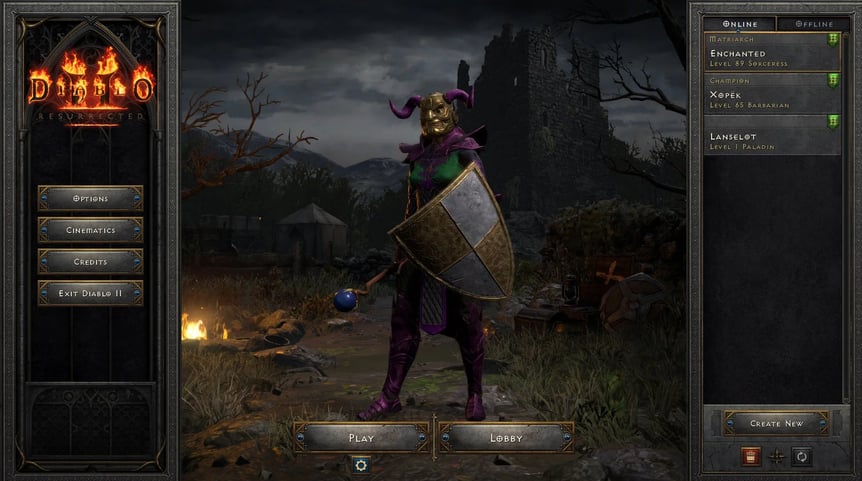
Task: Create a new character
Action: tap(776, 423)
